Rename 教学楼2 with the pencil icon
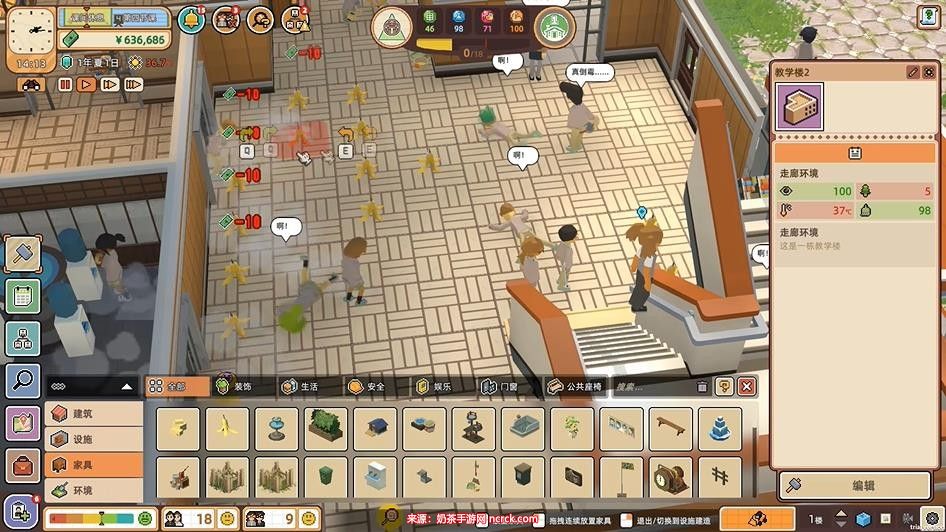The width and height of the screenshot is (946, 532). pos(912,72)
